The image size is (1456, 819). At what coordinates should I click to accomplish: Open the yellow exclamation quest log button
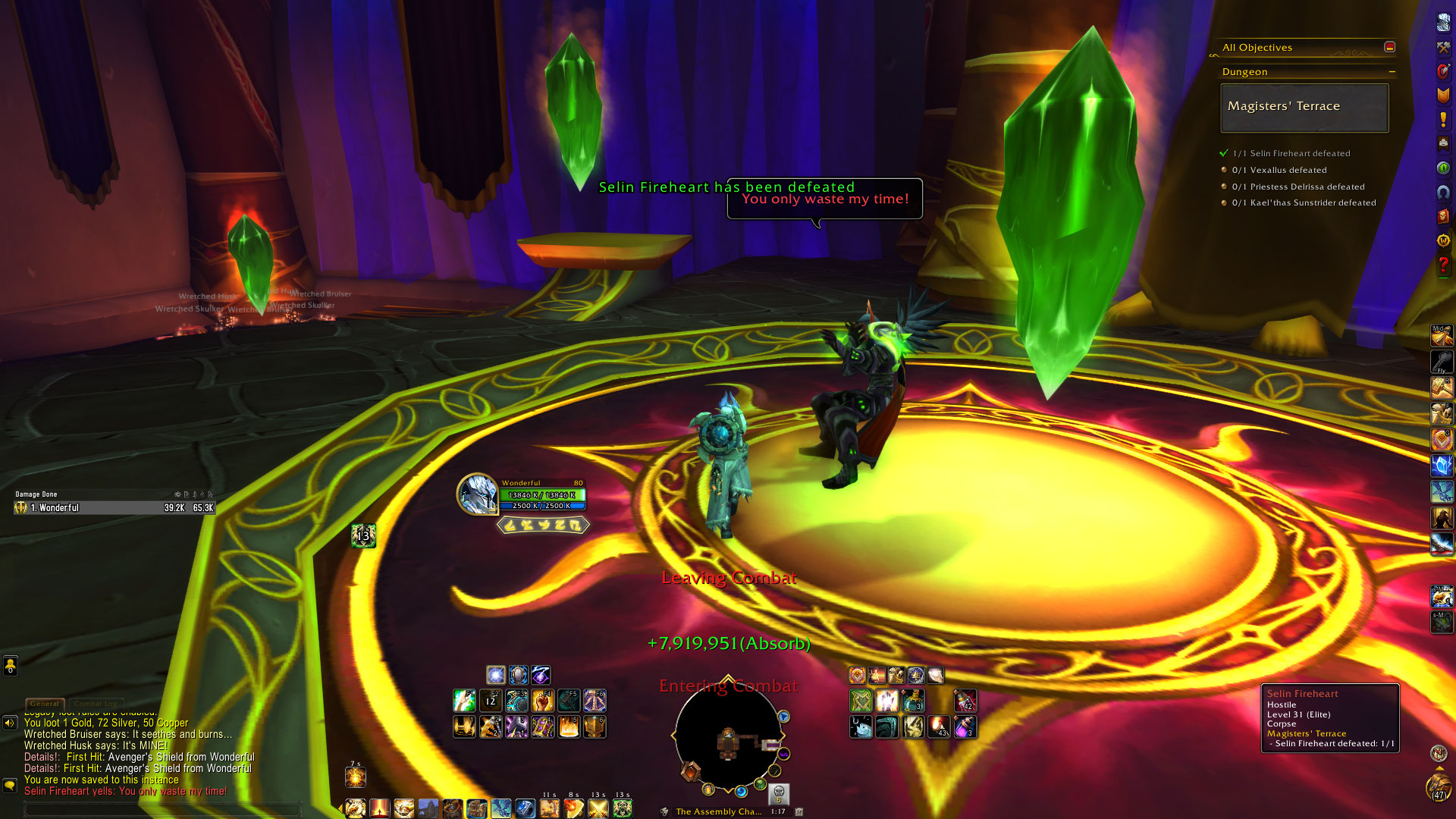click(x=1442, y=120)
